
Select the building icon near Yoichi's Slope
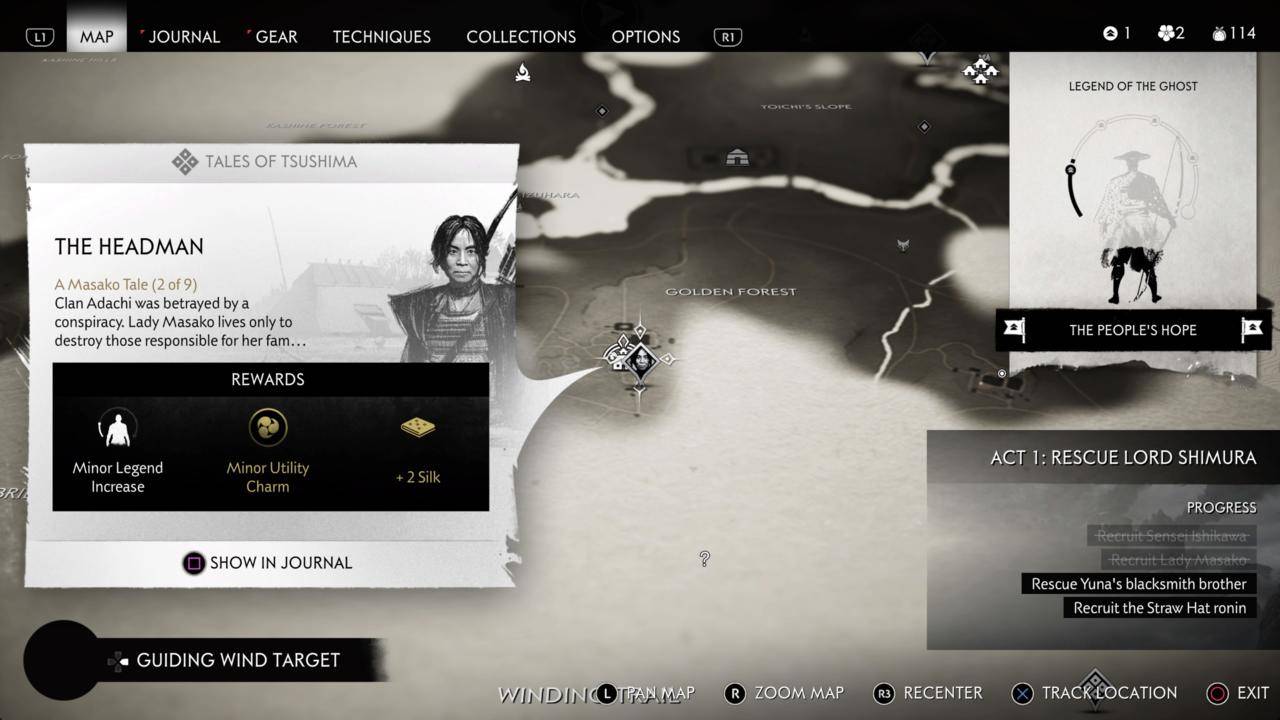coord(737,157)
